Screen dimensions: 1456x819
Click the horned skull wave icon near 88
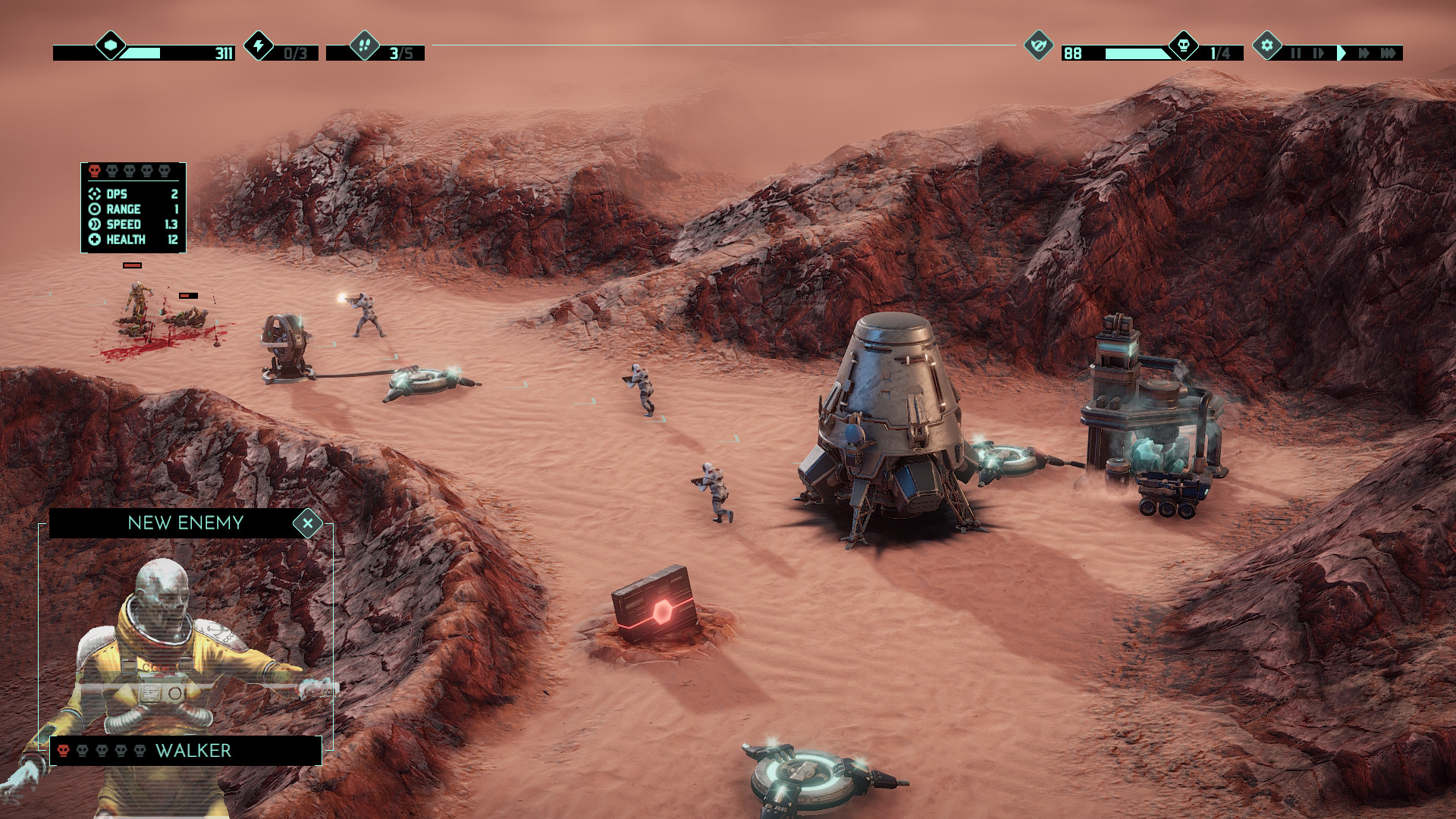click(1037, 46)
